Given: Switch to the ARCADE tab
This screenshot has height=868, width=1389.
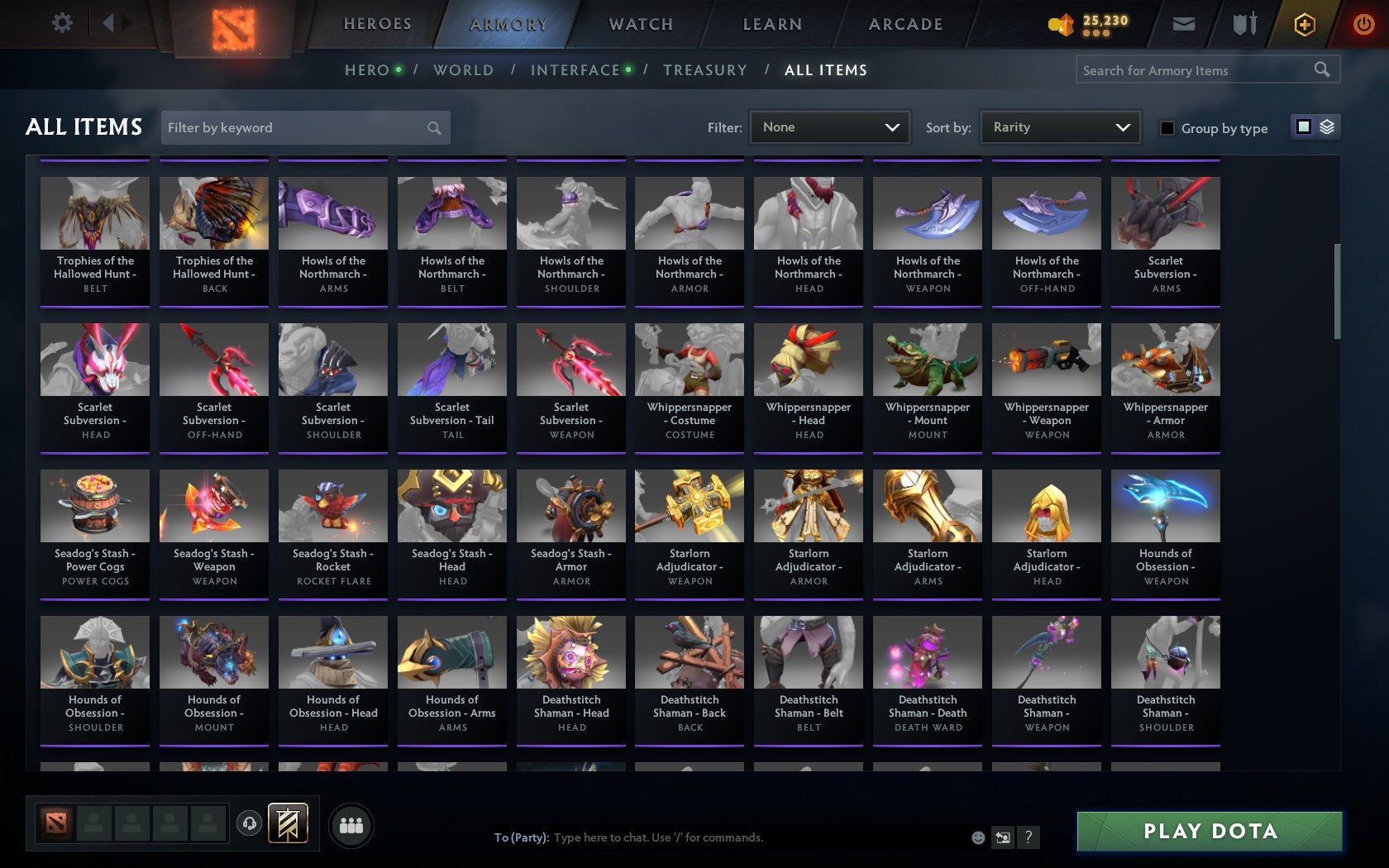Looking at the screenshot, I should (905, 24).
